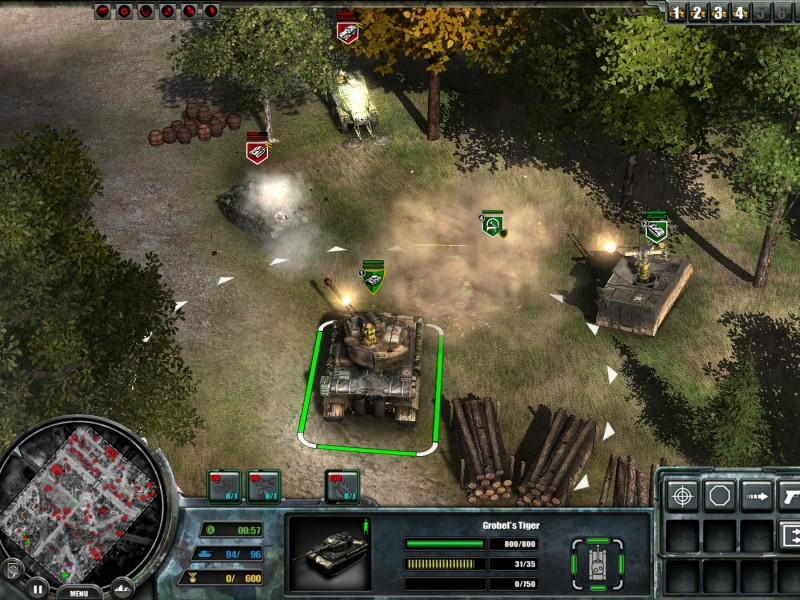800x600 pixels.
Task: Use the double-arrow command button
Action: pos(790,532)
